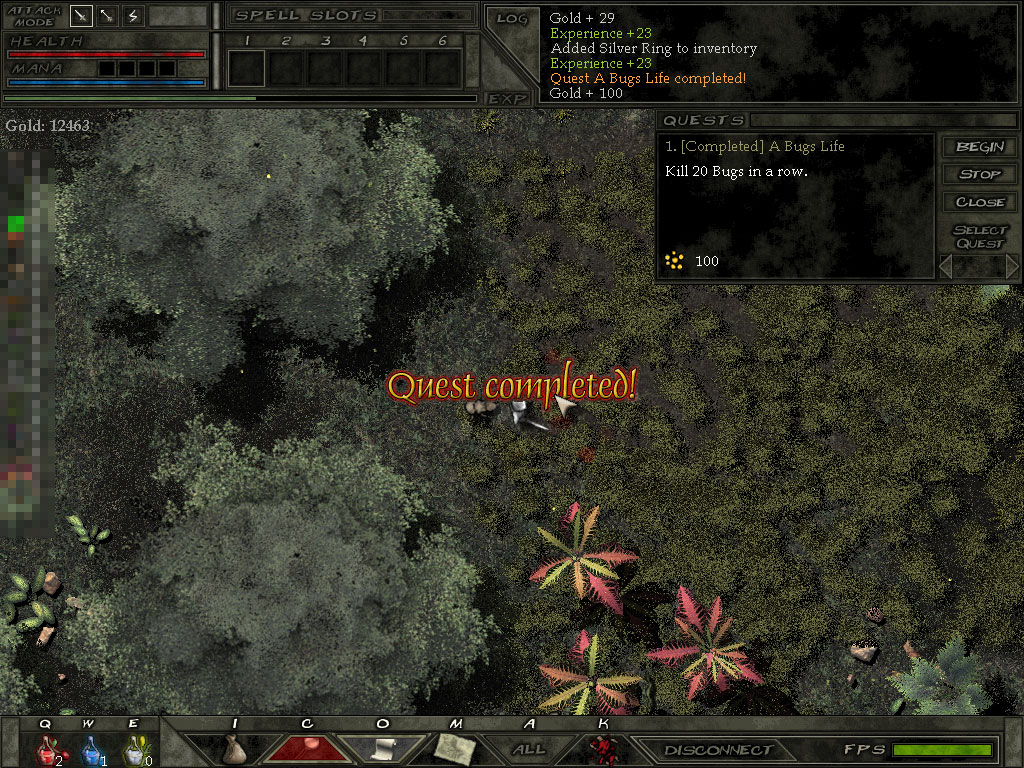Switch to the bow ranged attack mode
Viewport: 1024px width, 768px height.
107,16
